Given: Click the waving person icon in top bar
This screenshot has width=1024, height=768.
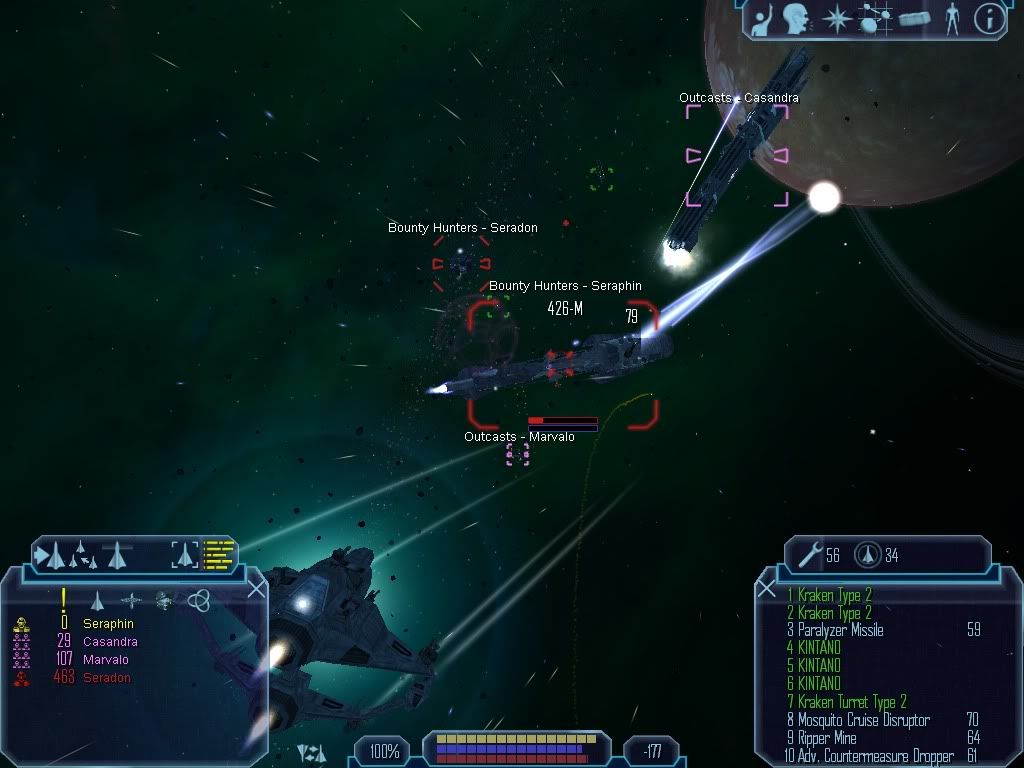Looking at the screenshot, I should coord(762,19).
